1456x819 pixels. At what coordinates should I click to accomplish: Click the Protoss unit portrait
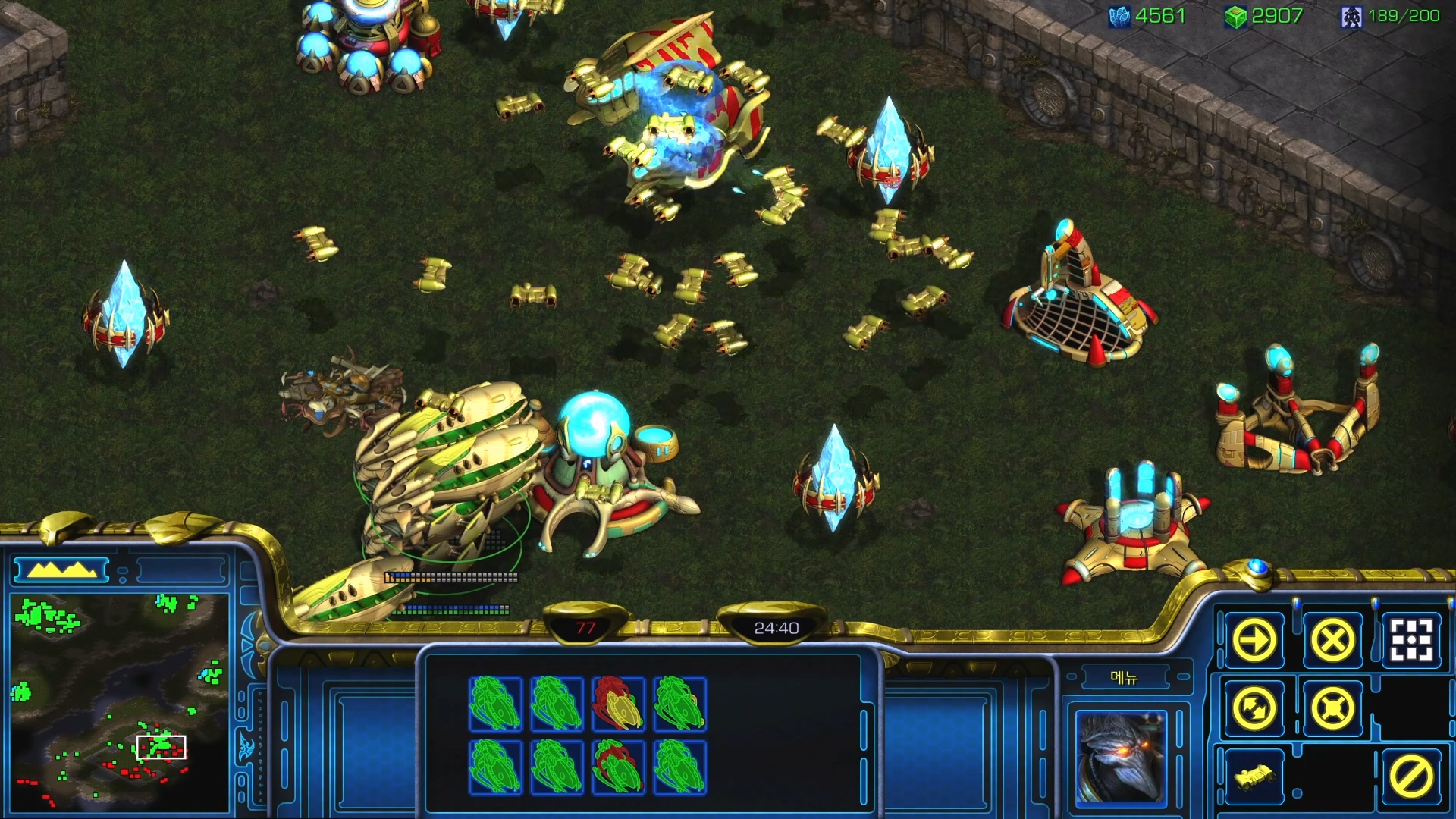pyautogui.click(x=1121, y=757)
